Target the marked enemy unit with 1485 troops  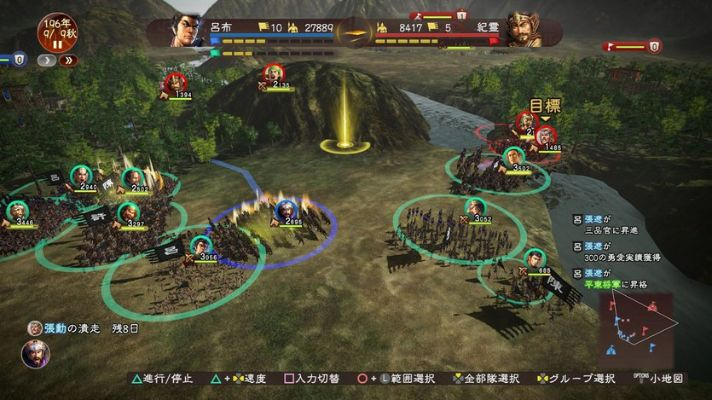point(545,138)
